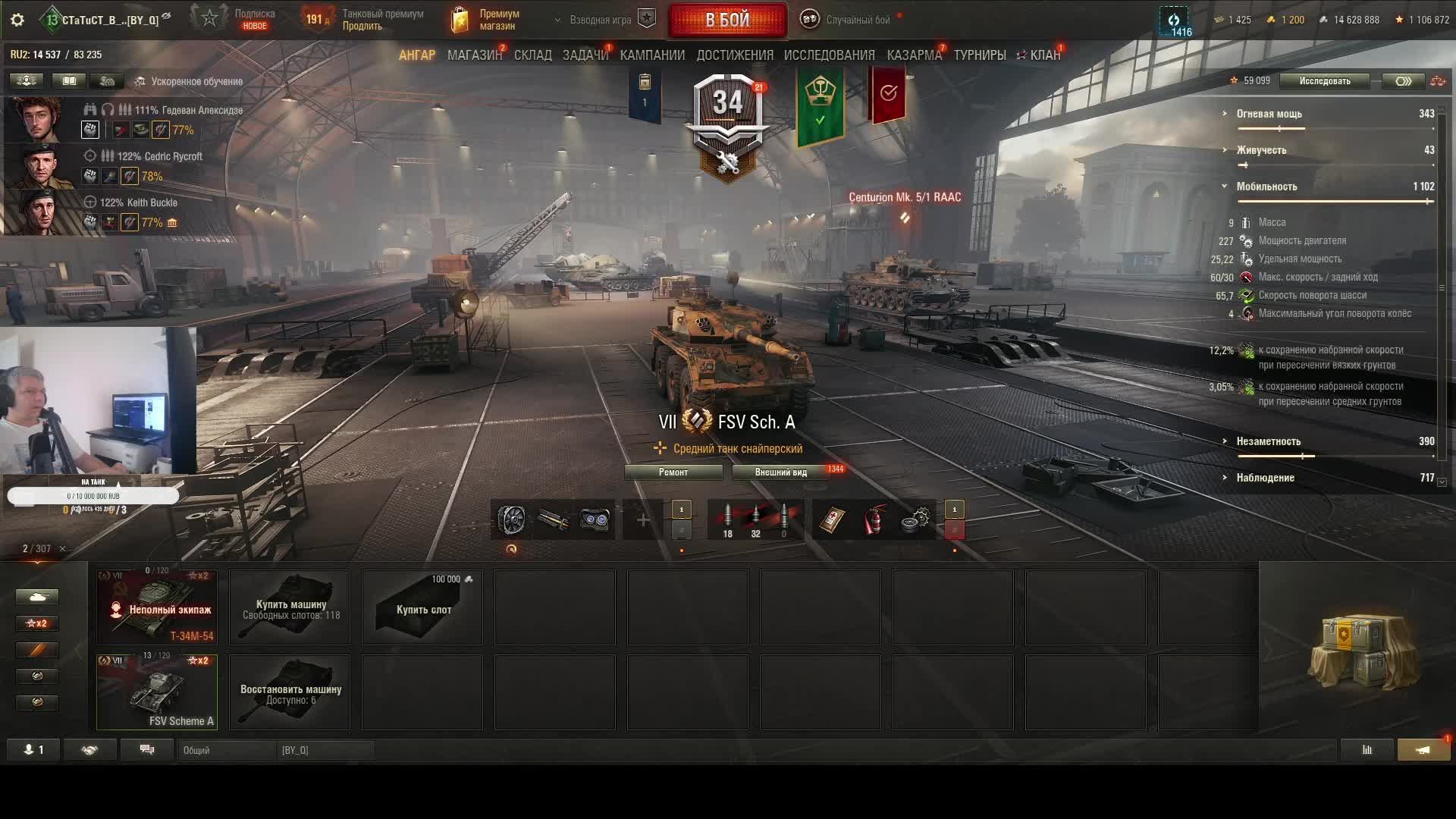The image size is (1456, 819).
Task: Open the КЛАН tab
Action: click(x=1044, y=55)
